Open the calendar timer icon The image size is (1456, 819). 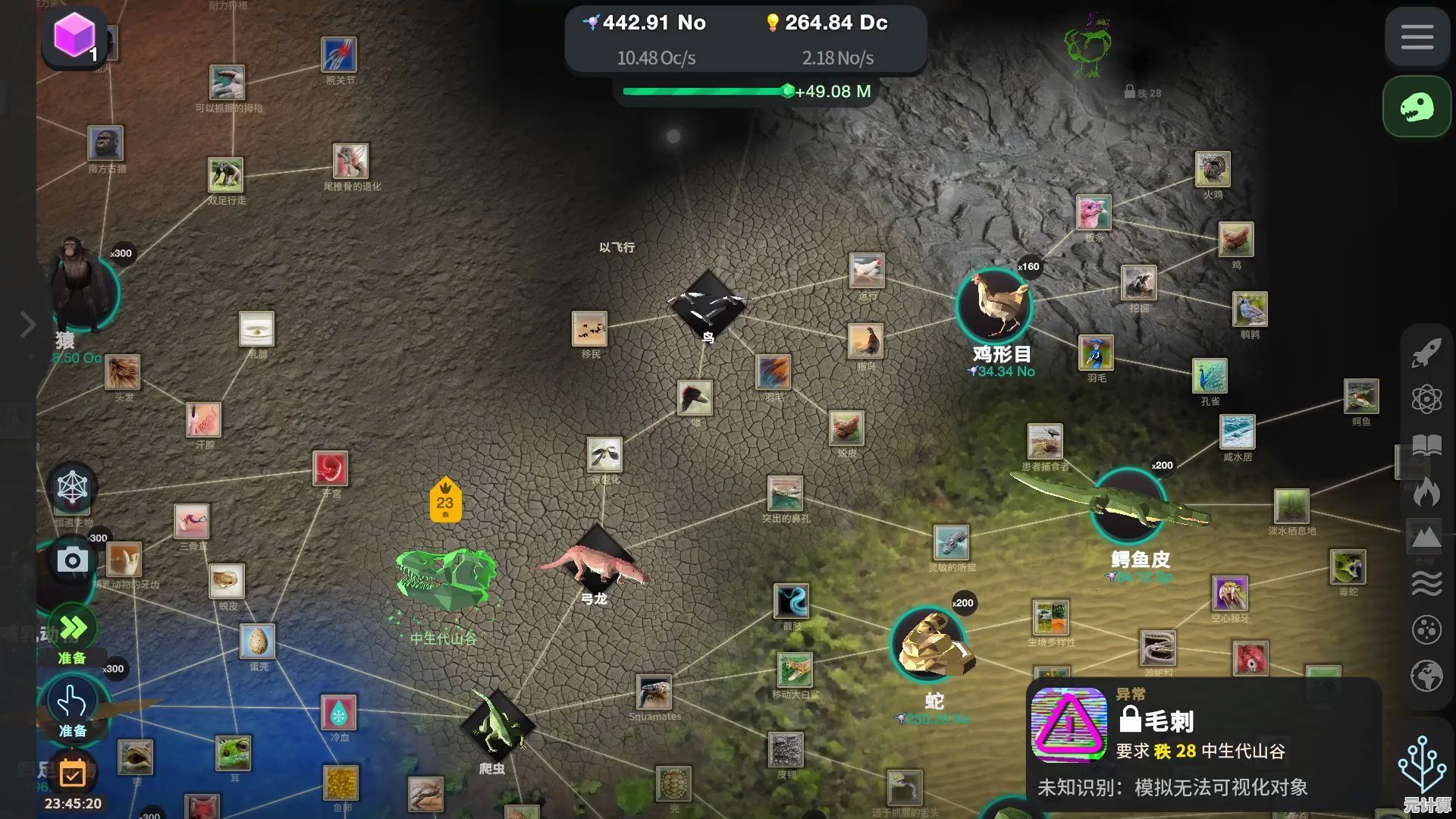(x=73, y=774)
